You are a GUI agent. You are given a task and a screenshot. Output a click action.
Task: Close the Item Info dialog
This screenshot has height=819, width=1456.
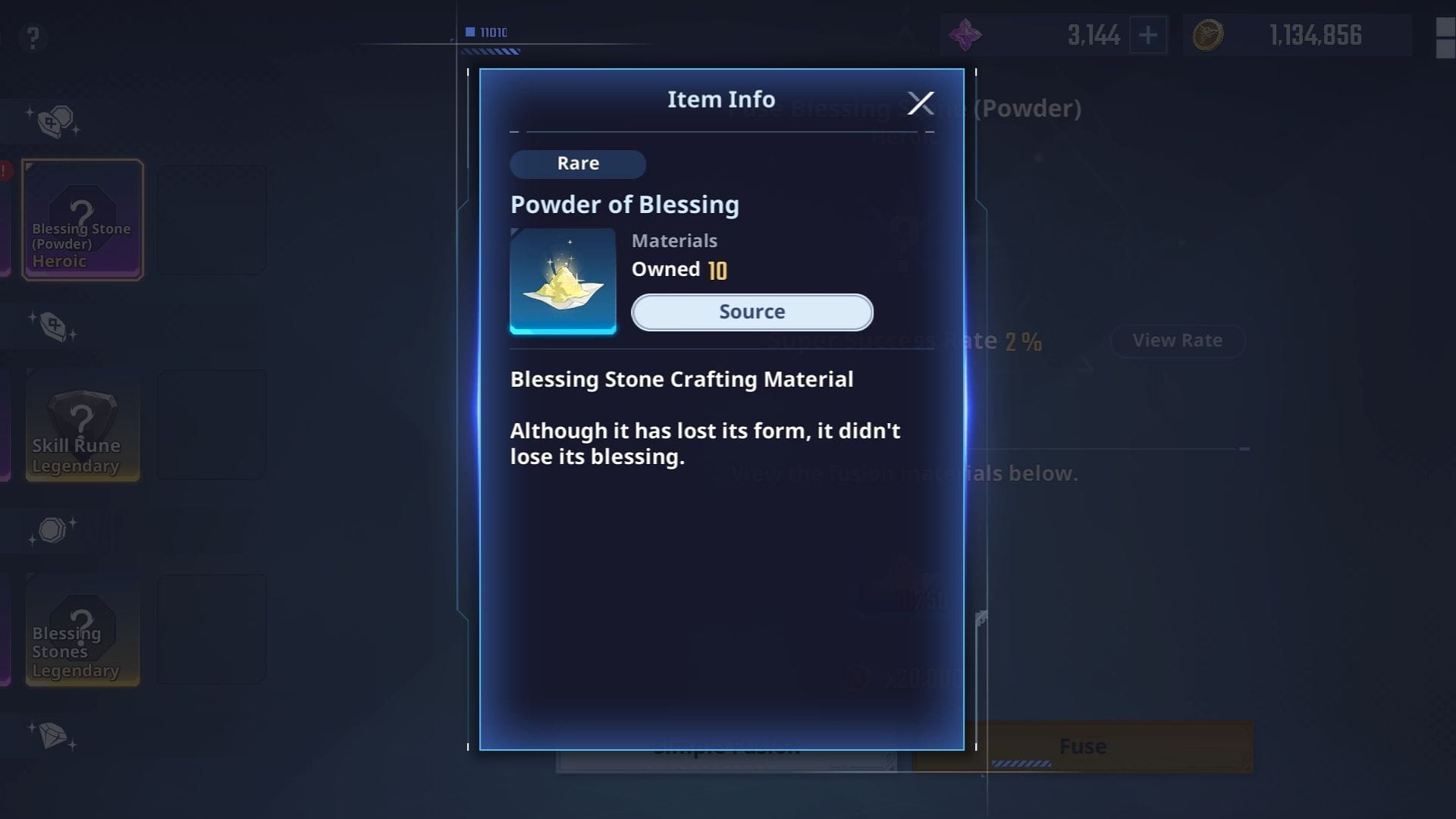point(921,103)
